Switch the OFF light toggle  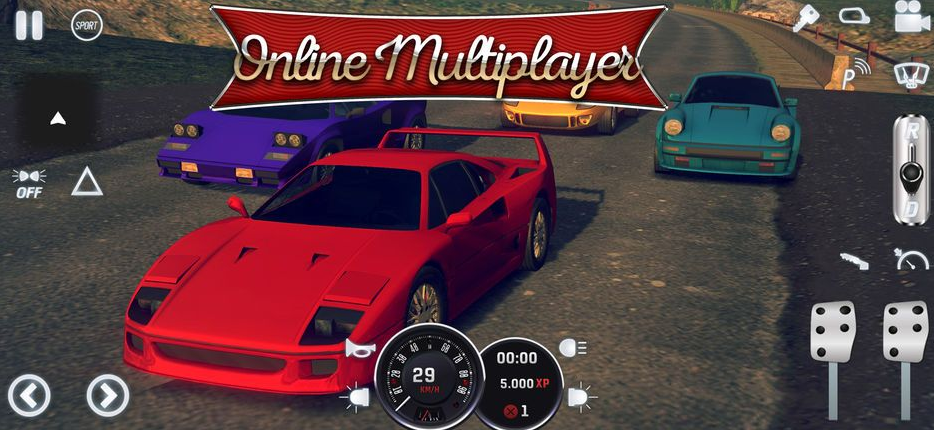29,183
